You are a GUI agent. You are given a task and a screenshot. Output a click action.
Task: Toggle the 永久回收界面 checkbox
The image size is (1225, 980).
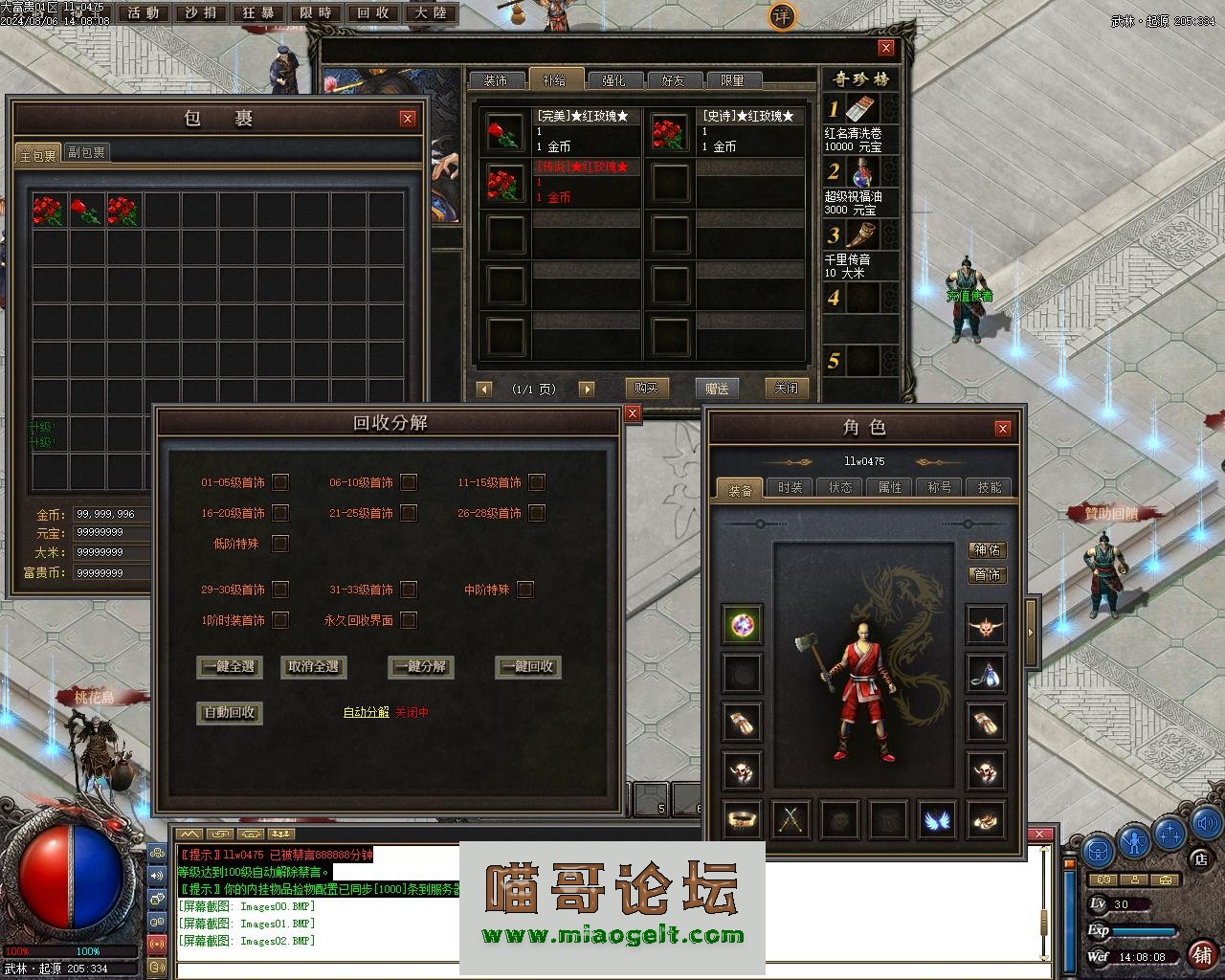click(x=409, y=620)
